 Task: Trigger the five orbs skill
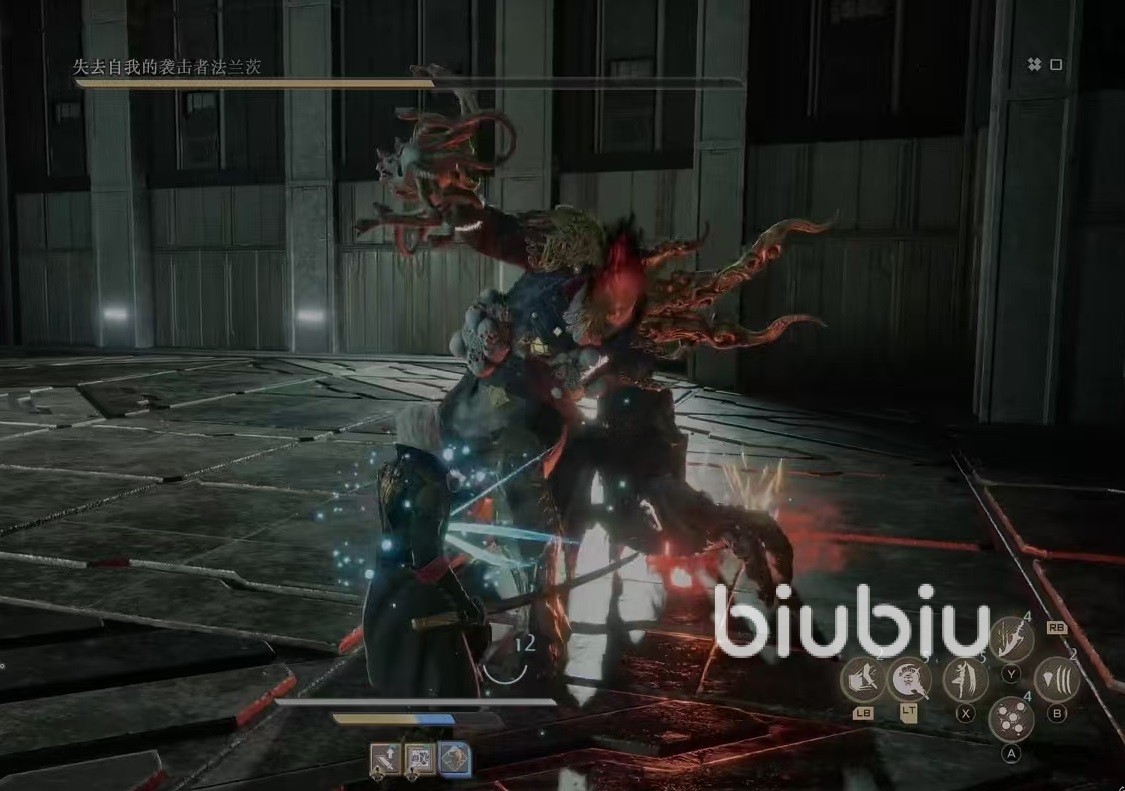(x=1011, y=719)
